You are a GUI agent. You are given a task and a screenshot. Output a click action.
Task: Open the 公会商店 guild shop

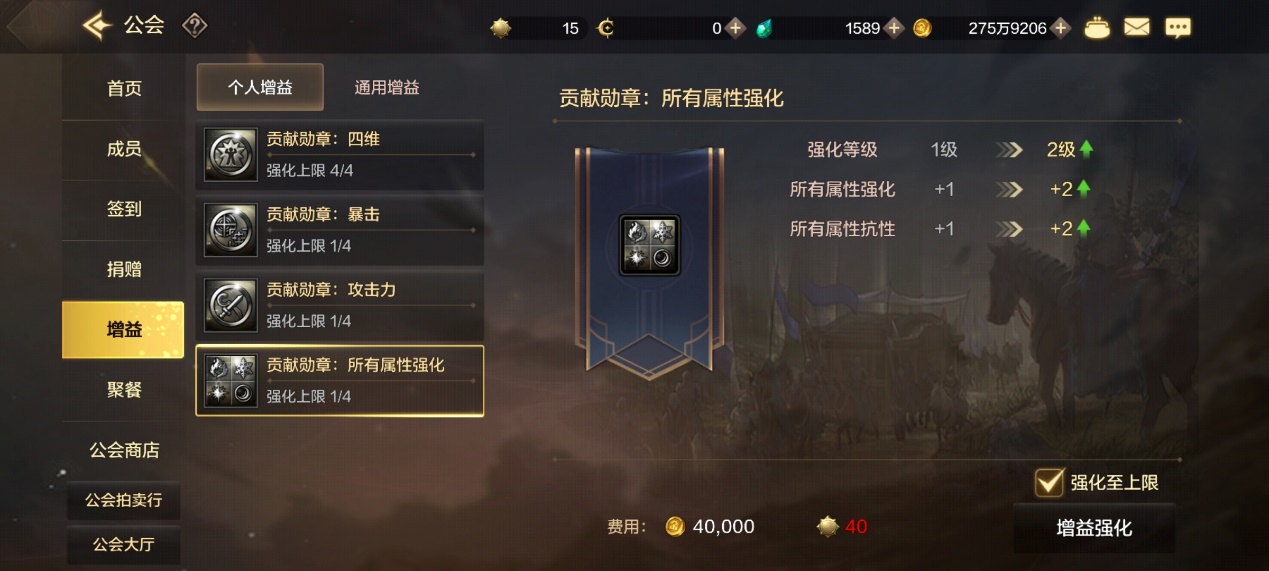(x=124, y=450)
